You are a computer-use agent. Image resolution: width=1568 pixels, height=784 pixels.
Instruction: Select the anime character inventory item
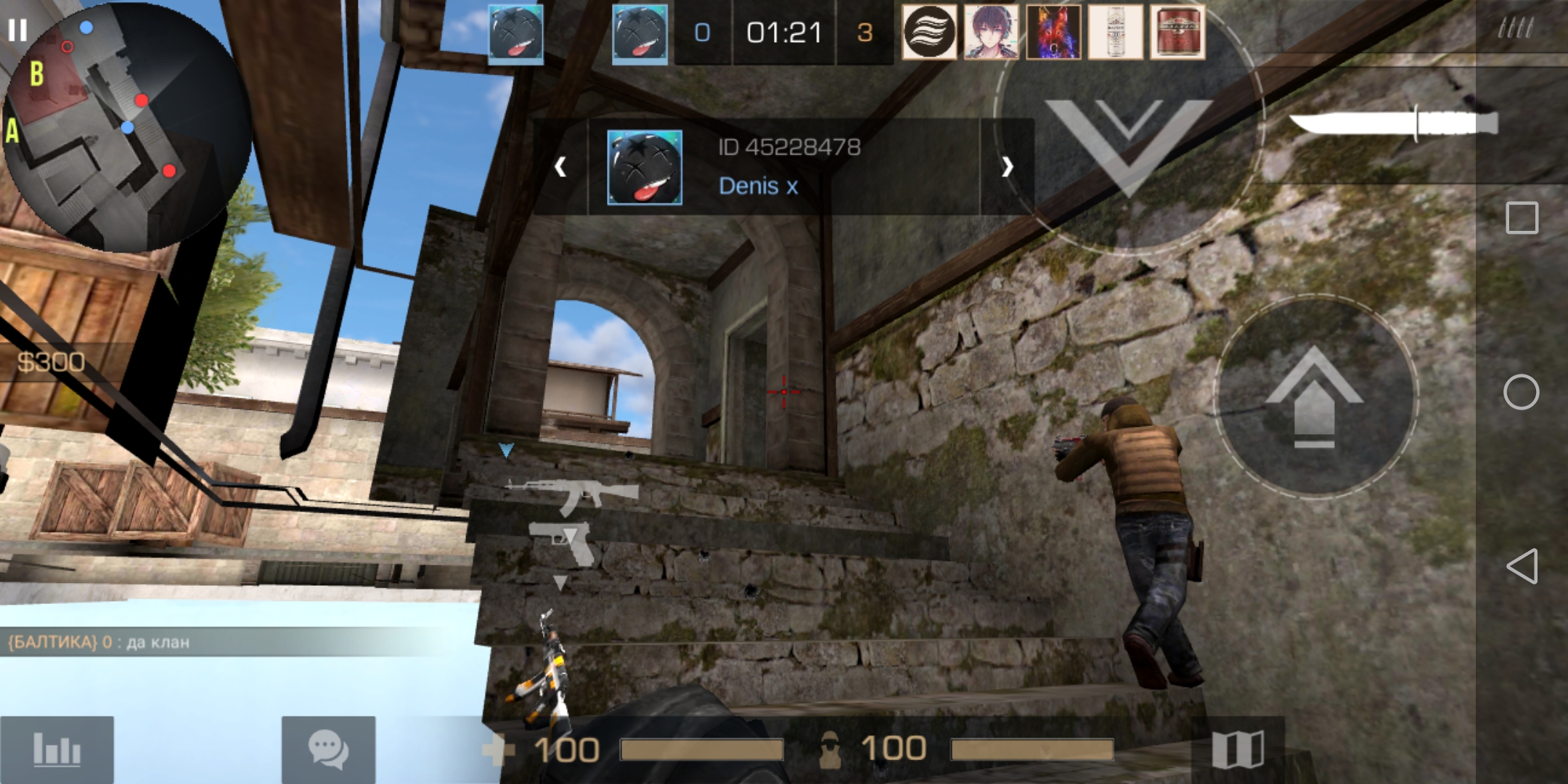992,32
